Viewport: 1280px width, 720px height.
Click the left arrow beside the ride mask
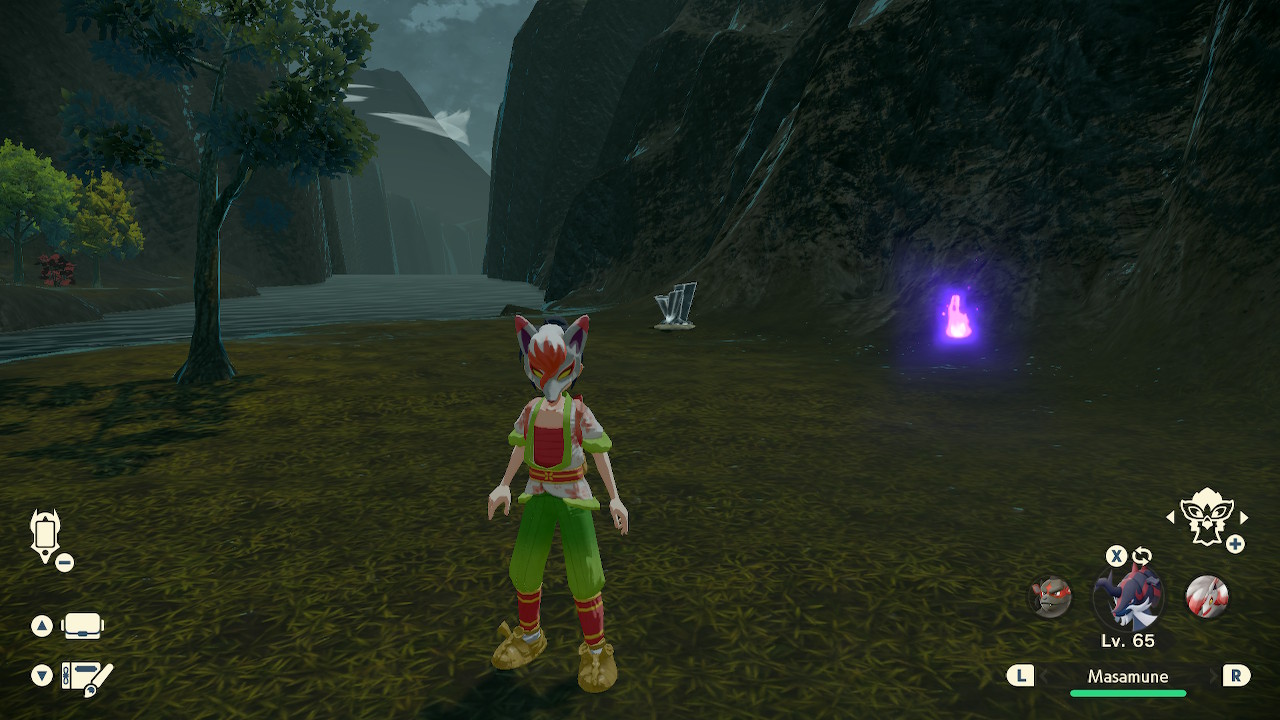1170,517
